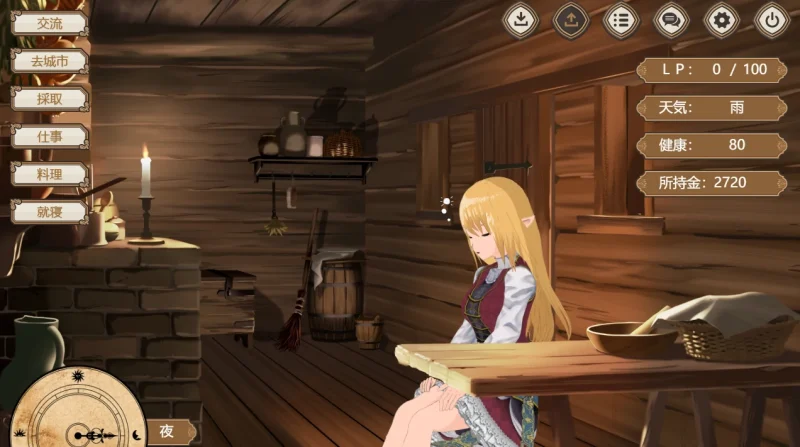This screenshot has height=447, width=800.
Task: Choose 去城市 to go to town
Action: point(49,61)
